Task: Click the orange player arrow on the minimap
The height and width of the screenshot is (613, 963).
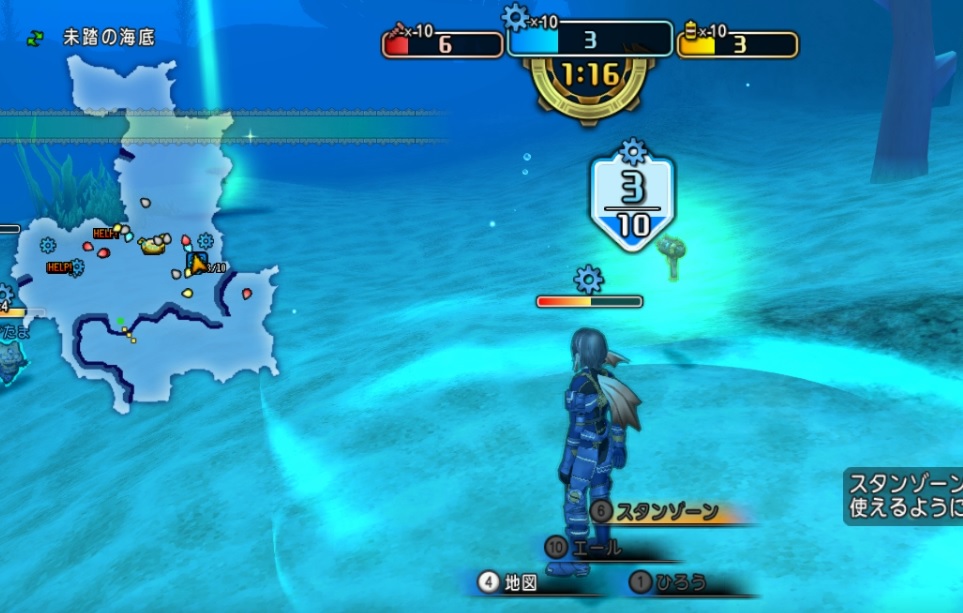Action: pyautogui.click(x=198, y=263)
